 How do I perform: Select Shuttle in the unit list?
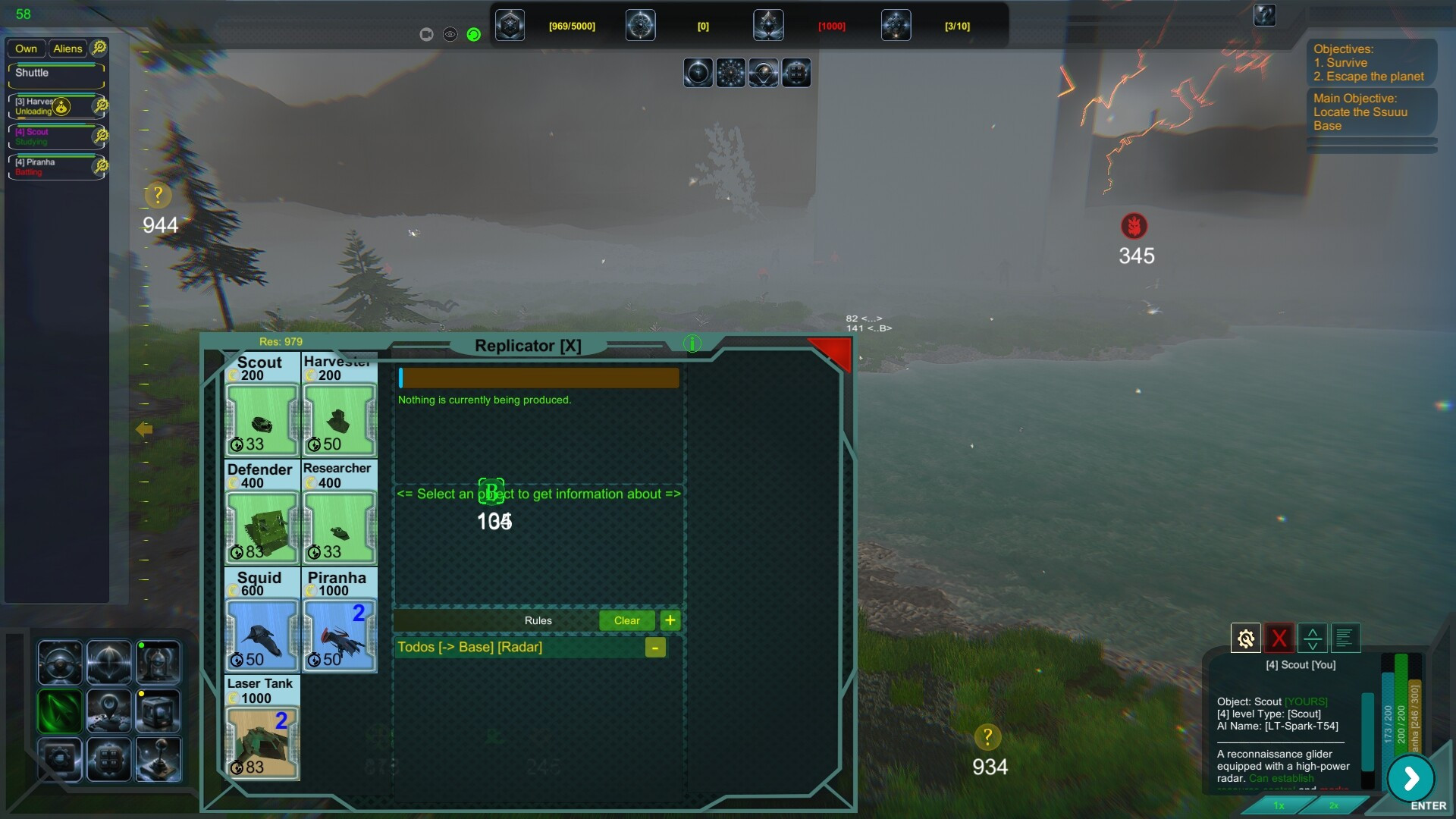coord(55,74)
